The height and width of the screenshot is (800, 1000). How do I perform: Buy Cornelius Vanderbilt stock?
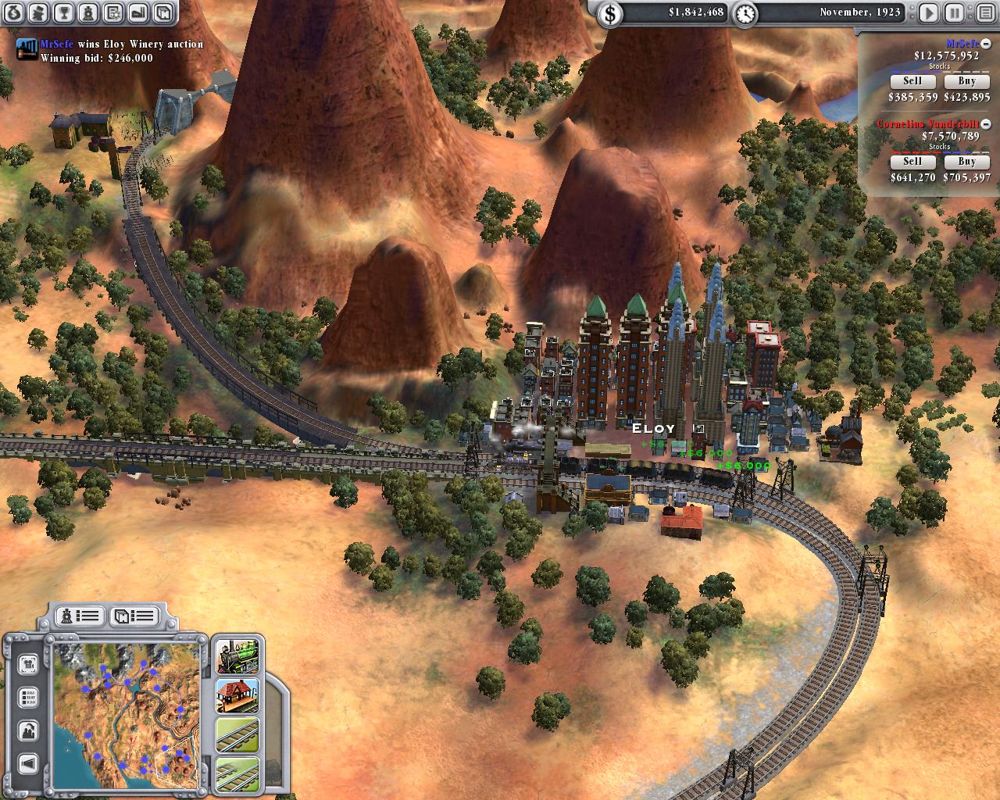966,161
